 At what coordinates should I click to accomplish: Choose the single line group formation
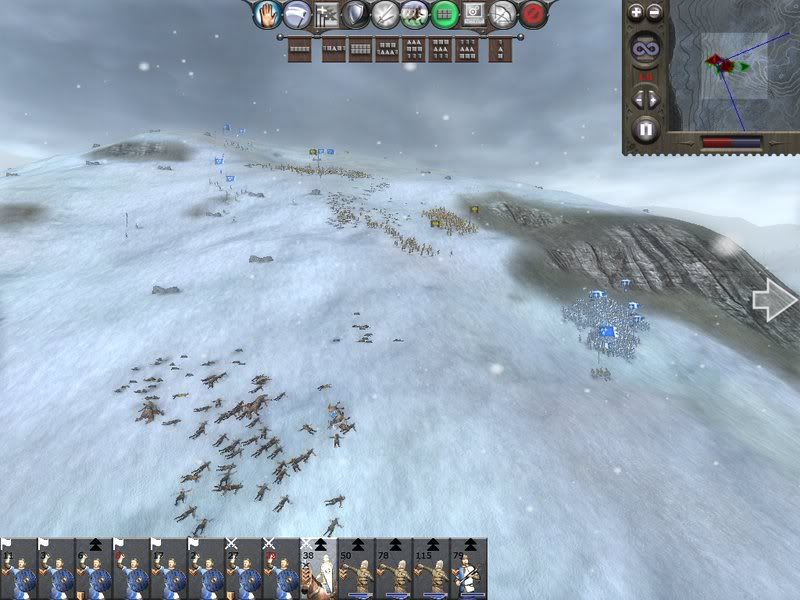pos(299,49)
